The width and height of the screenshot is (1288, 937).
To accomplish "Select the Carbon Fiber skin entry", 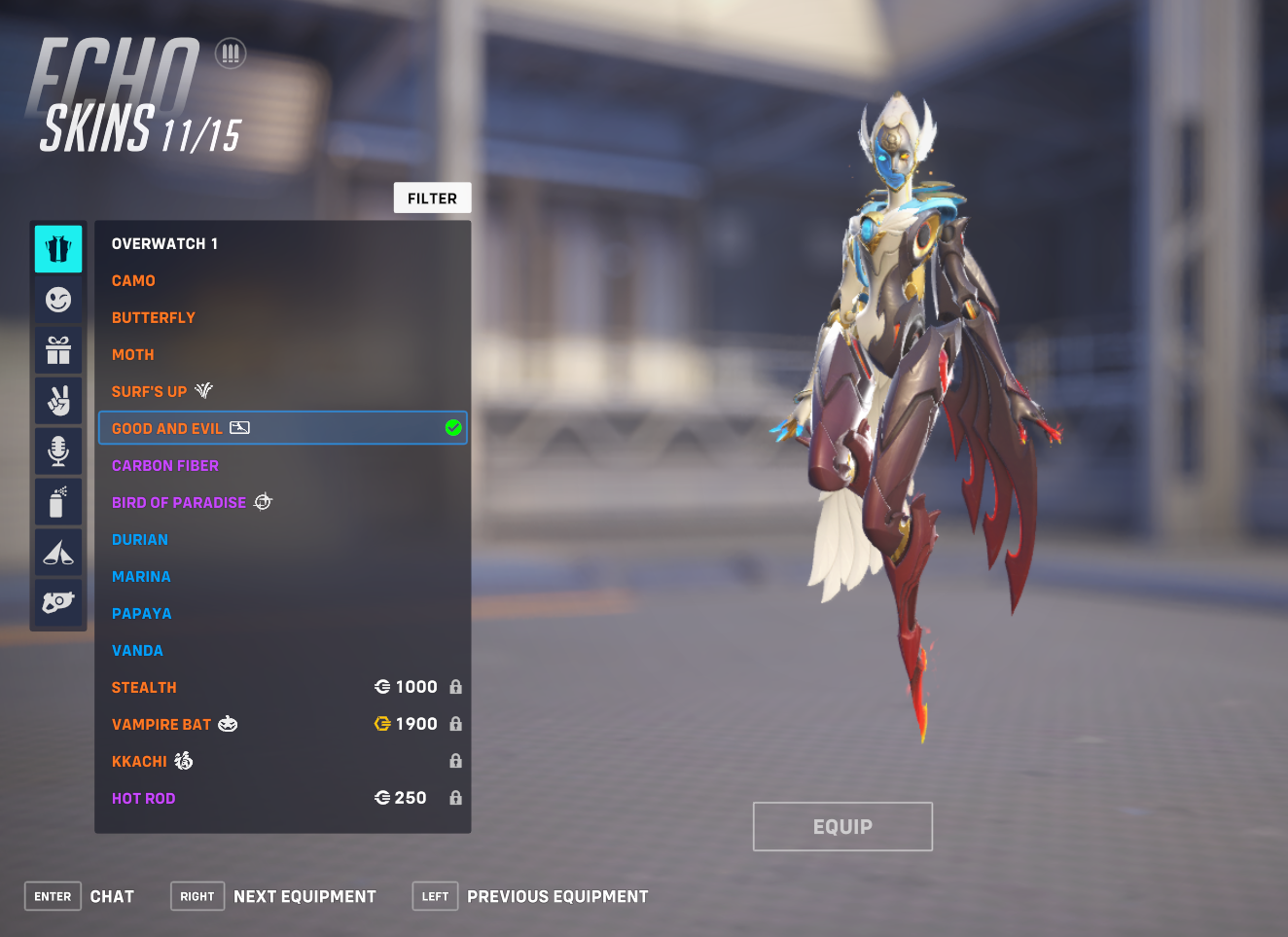I will point(164,465).
